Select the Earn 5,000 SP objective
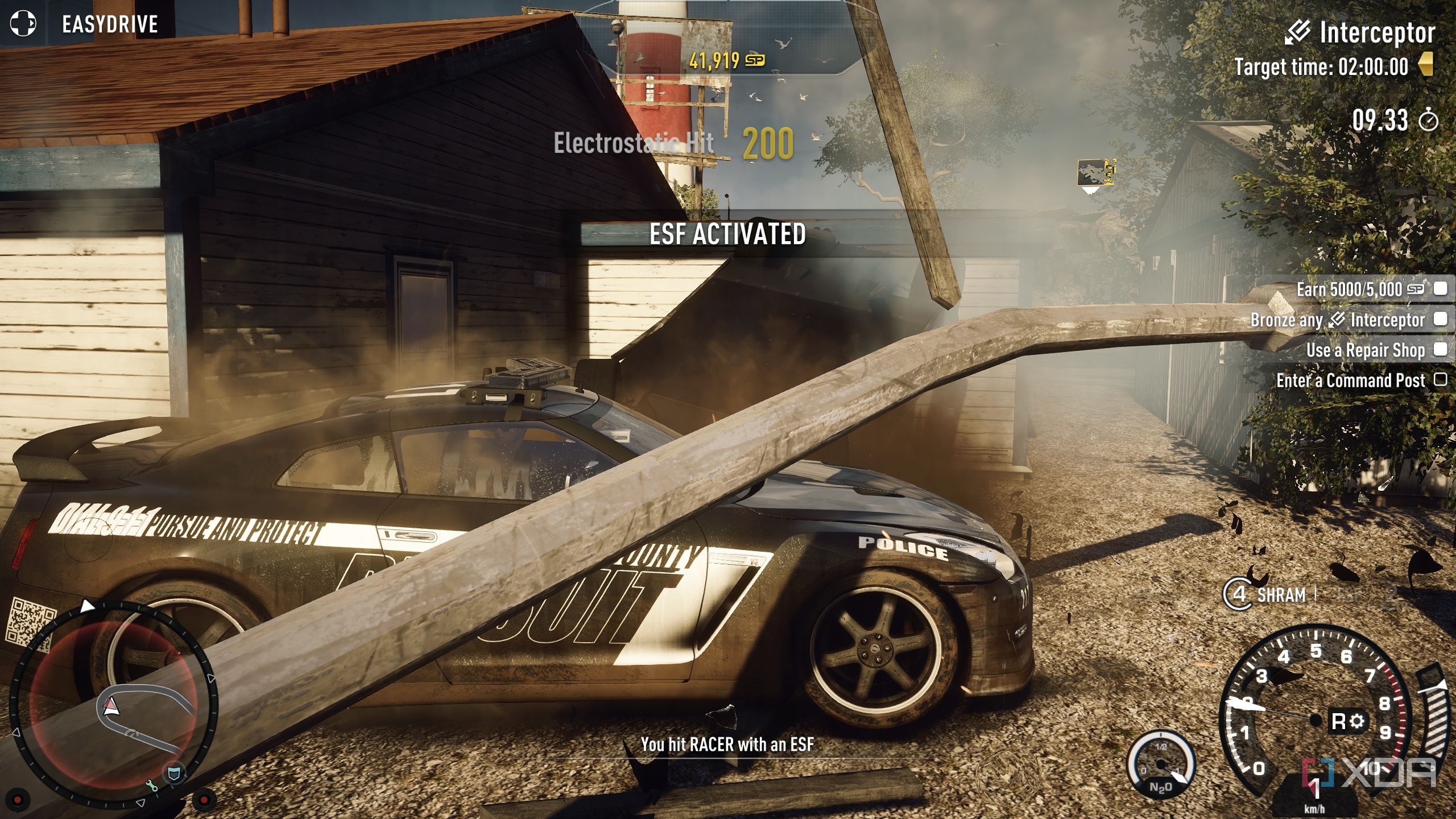 1359,289
